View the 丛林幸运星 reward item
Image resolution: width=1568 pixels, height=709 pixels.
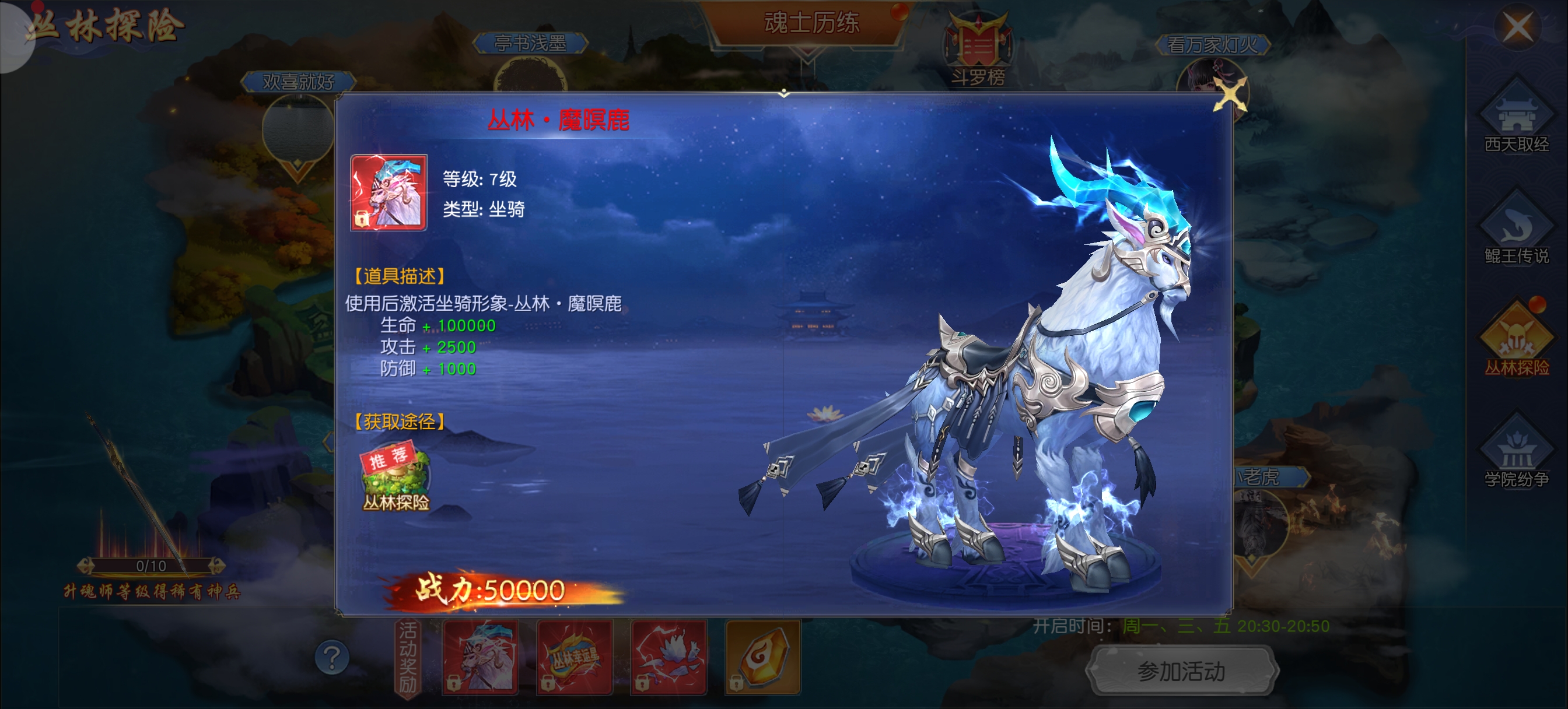click(x=574, y=657)
